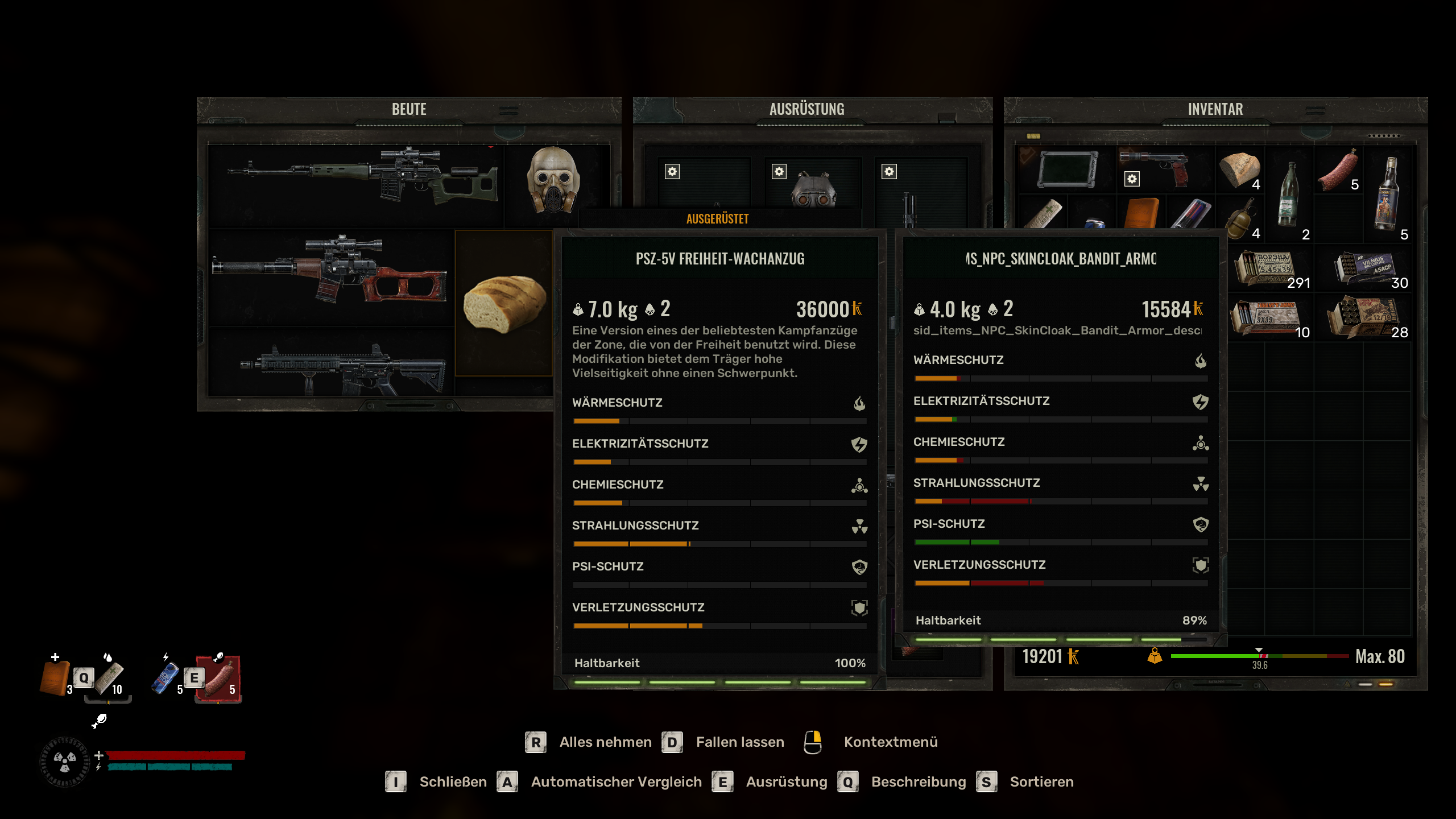Select the bread stack of four in inventory
The image size is (1456, 819).
pyautogui.click(x=1240, y=169)
